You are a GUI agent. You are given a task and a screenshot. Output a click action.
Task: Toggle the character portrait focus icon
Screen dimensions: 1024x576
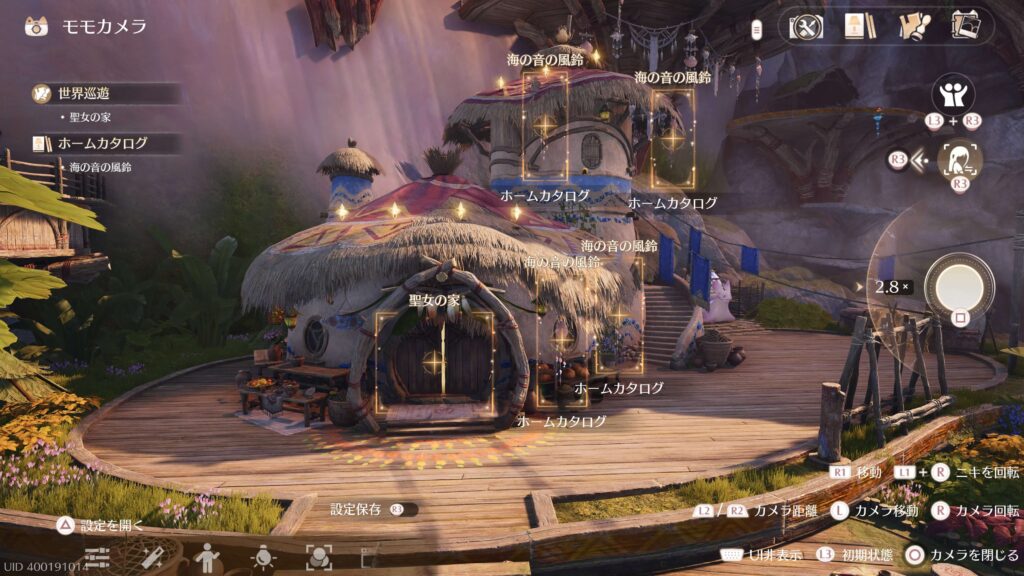[961, 160]
